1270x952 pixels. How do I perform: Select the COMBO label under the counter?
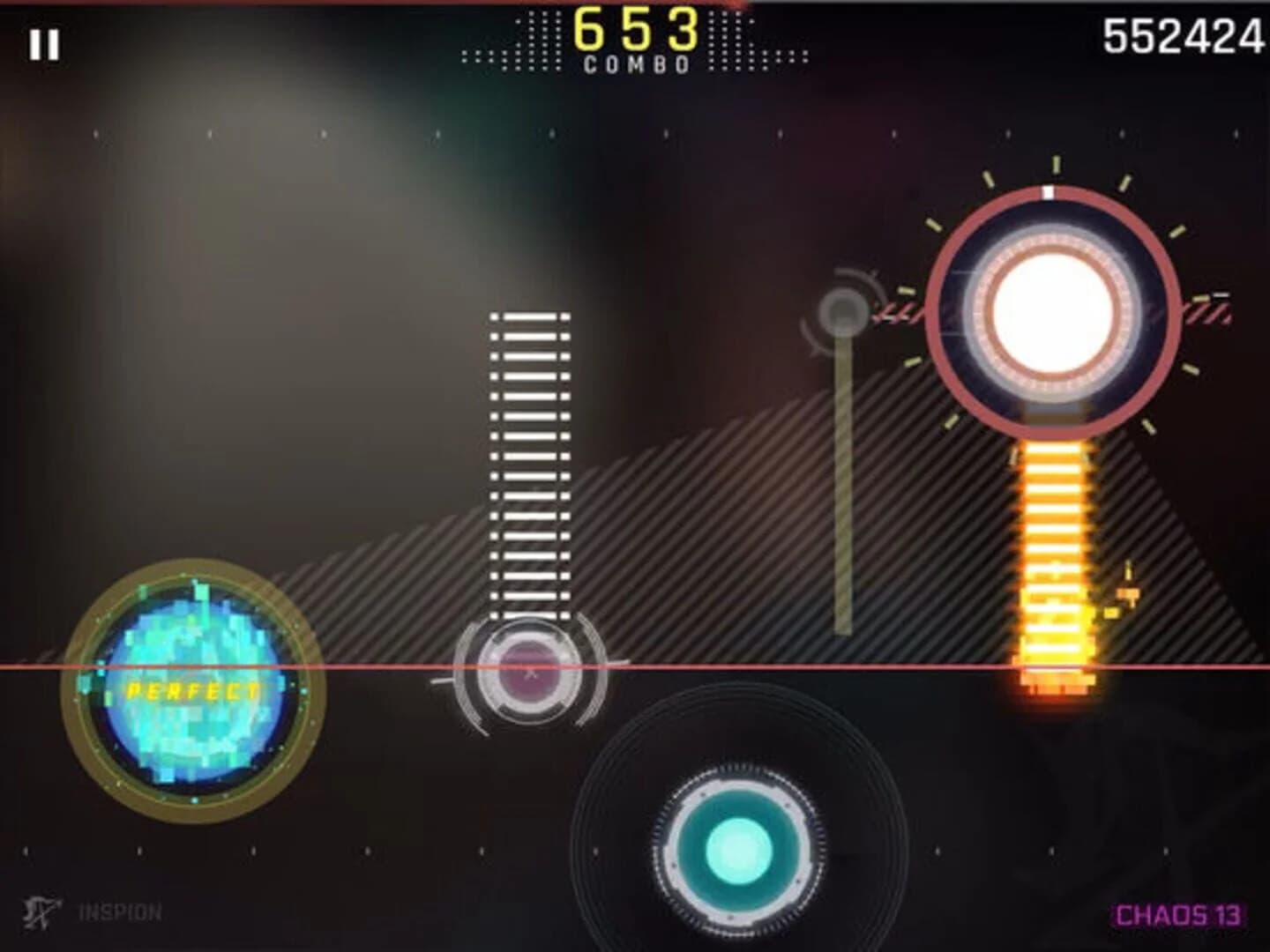[x=637, y=63]
